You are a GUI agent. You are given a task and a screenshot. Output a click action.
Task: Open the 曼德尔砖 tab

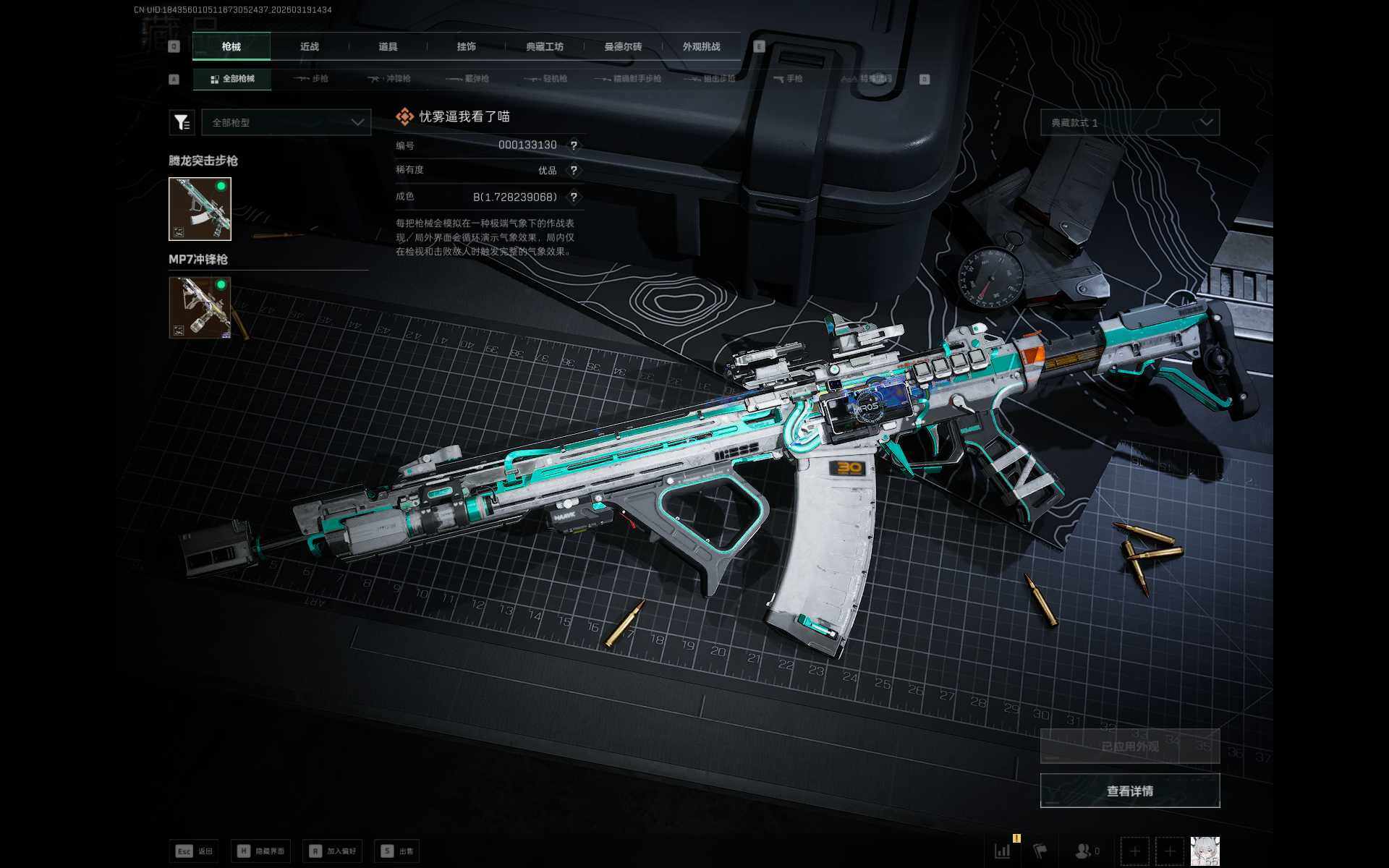(x=623, y=46)
